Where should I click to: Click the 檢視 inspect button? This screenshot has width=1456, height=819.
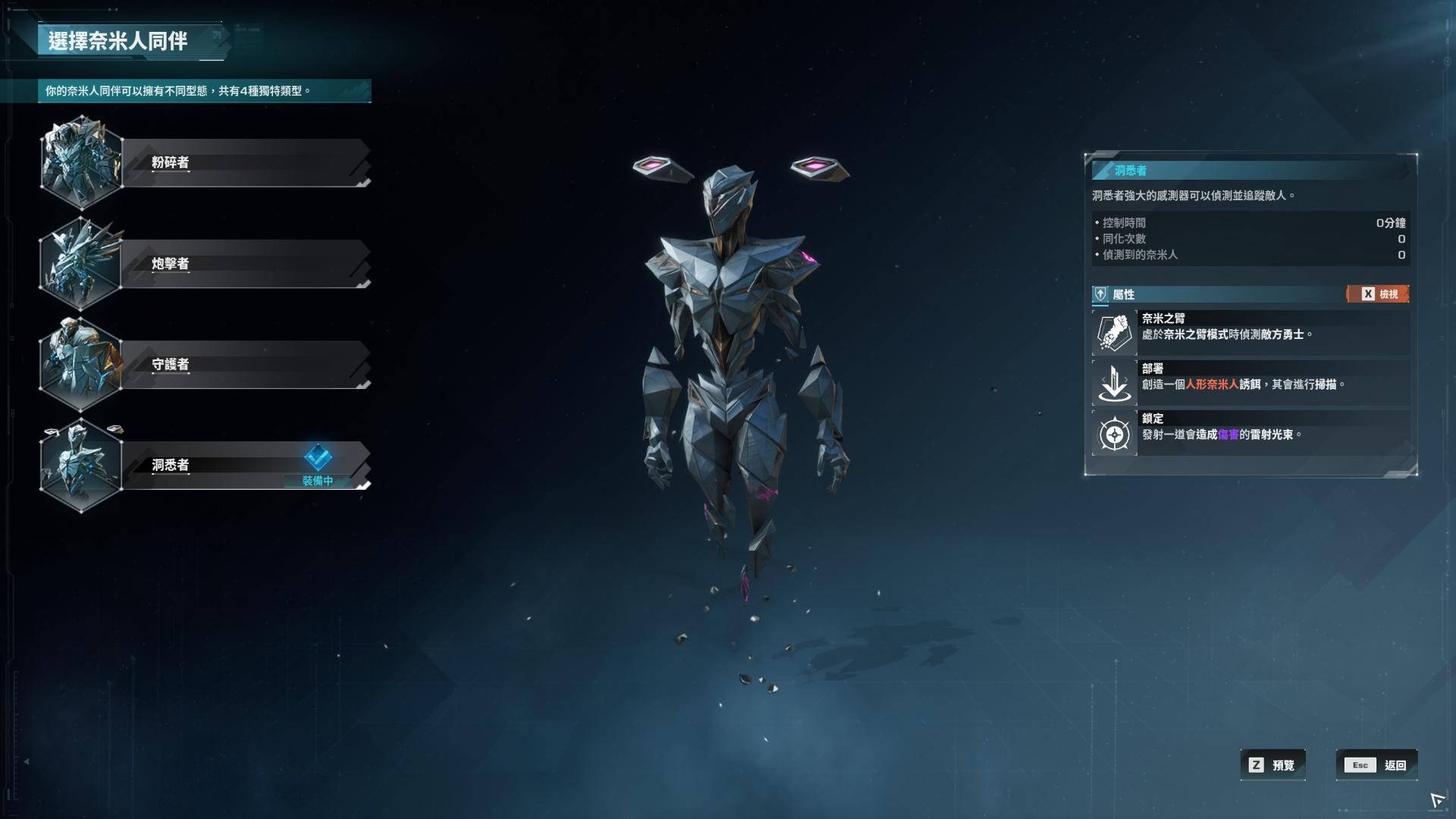tap(1378, 294)
